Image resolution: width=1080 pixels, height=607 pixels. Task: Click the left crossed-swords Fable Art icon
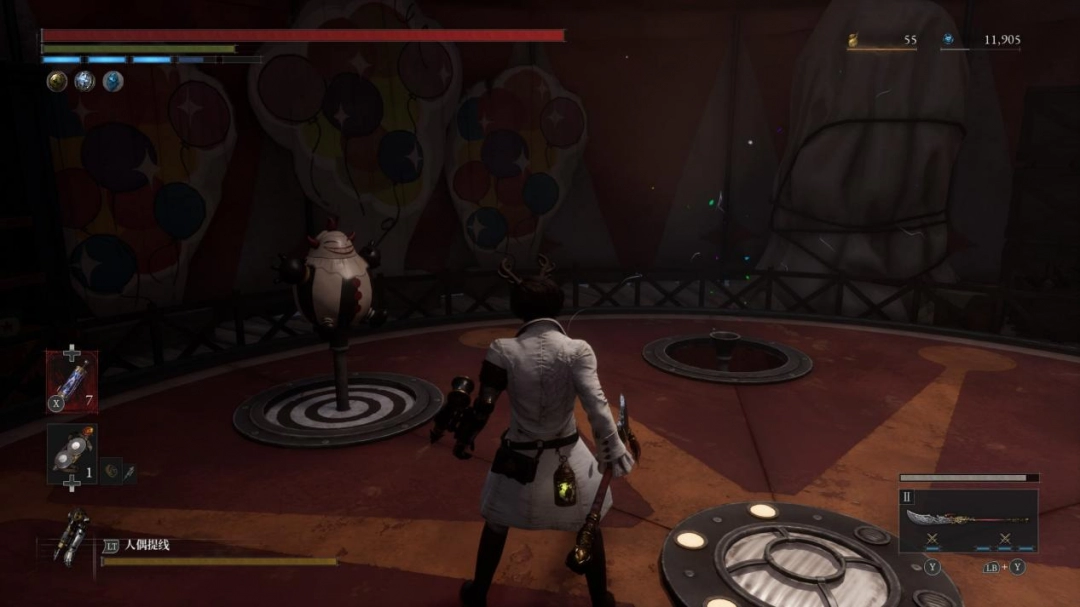pos(931,539)
